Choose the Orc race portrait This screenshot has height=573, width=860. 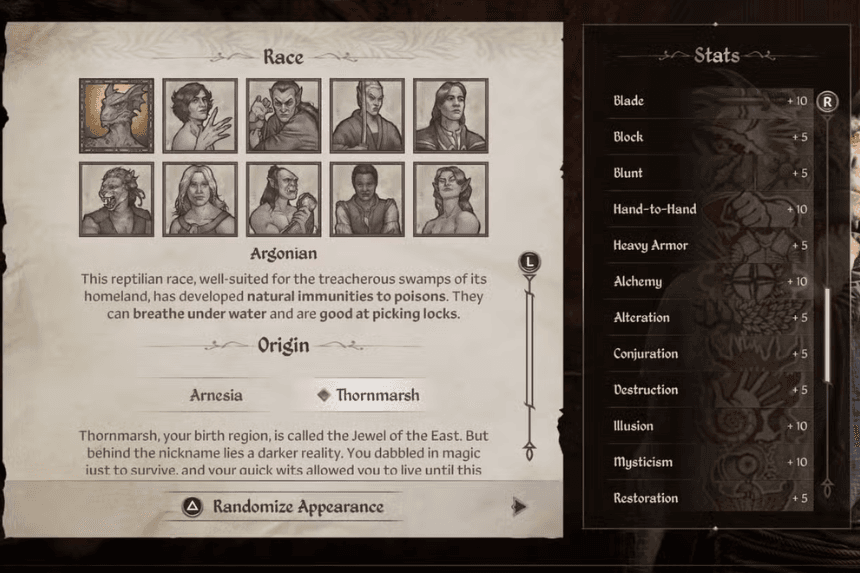283,199
